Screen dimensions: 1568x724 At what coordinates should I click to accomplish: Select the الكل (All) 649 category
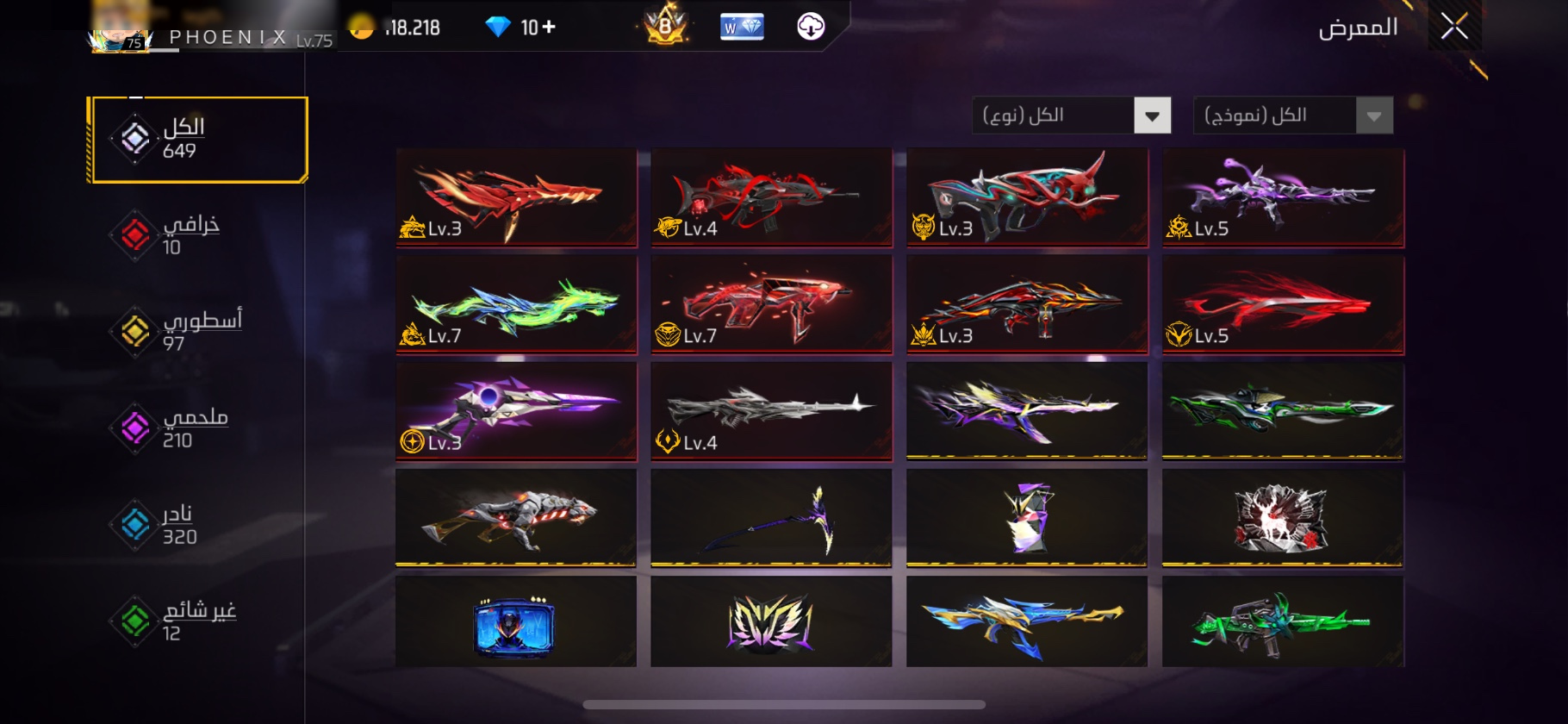click(x=198, y=139)
